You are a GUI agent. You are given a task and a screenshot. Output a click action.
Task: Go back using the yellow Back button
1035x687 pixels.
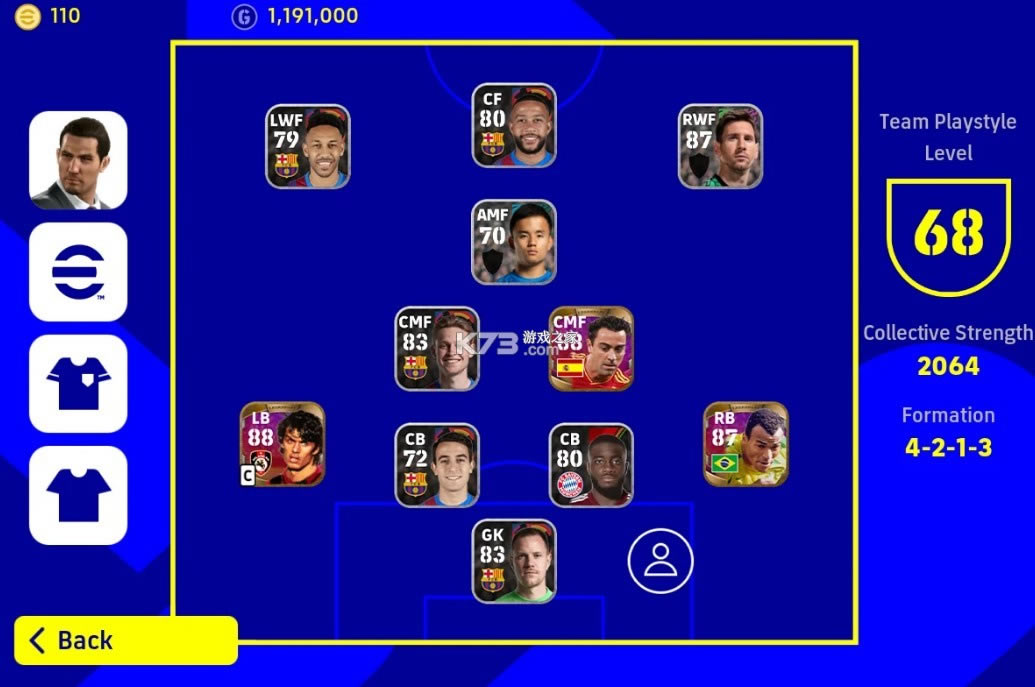[x=126, y=640]
